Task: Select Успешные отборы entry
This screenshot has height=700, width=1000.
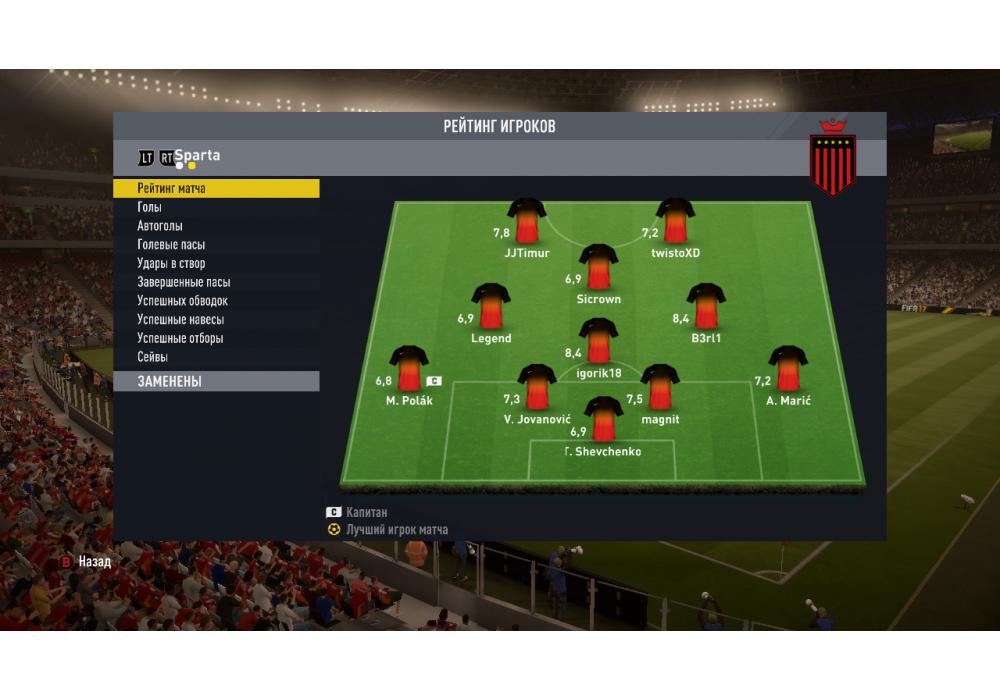Action: pyautogui.click(x=215, y=339)
